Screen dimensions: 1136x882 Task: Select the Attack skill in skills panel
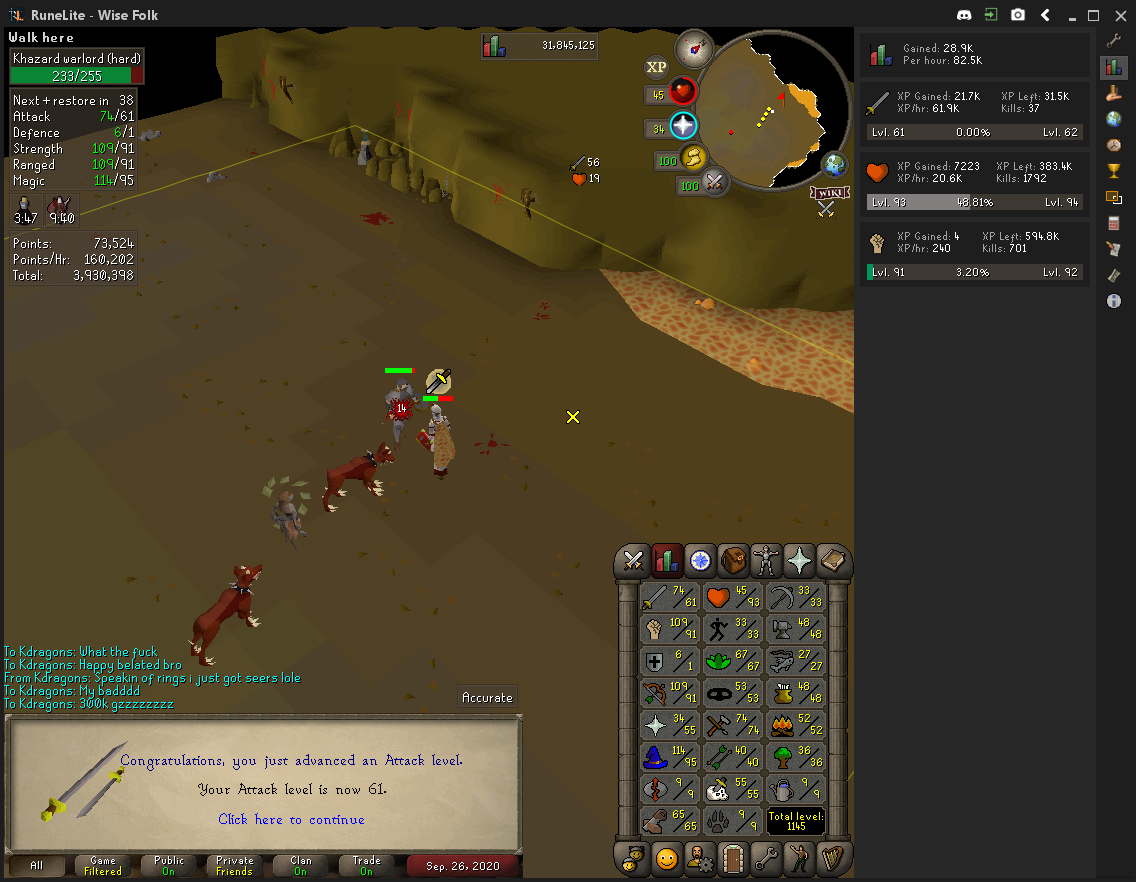click(x=669, y=598)
